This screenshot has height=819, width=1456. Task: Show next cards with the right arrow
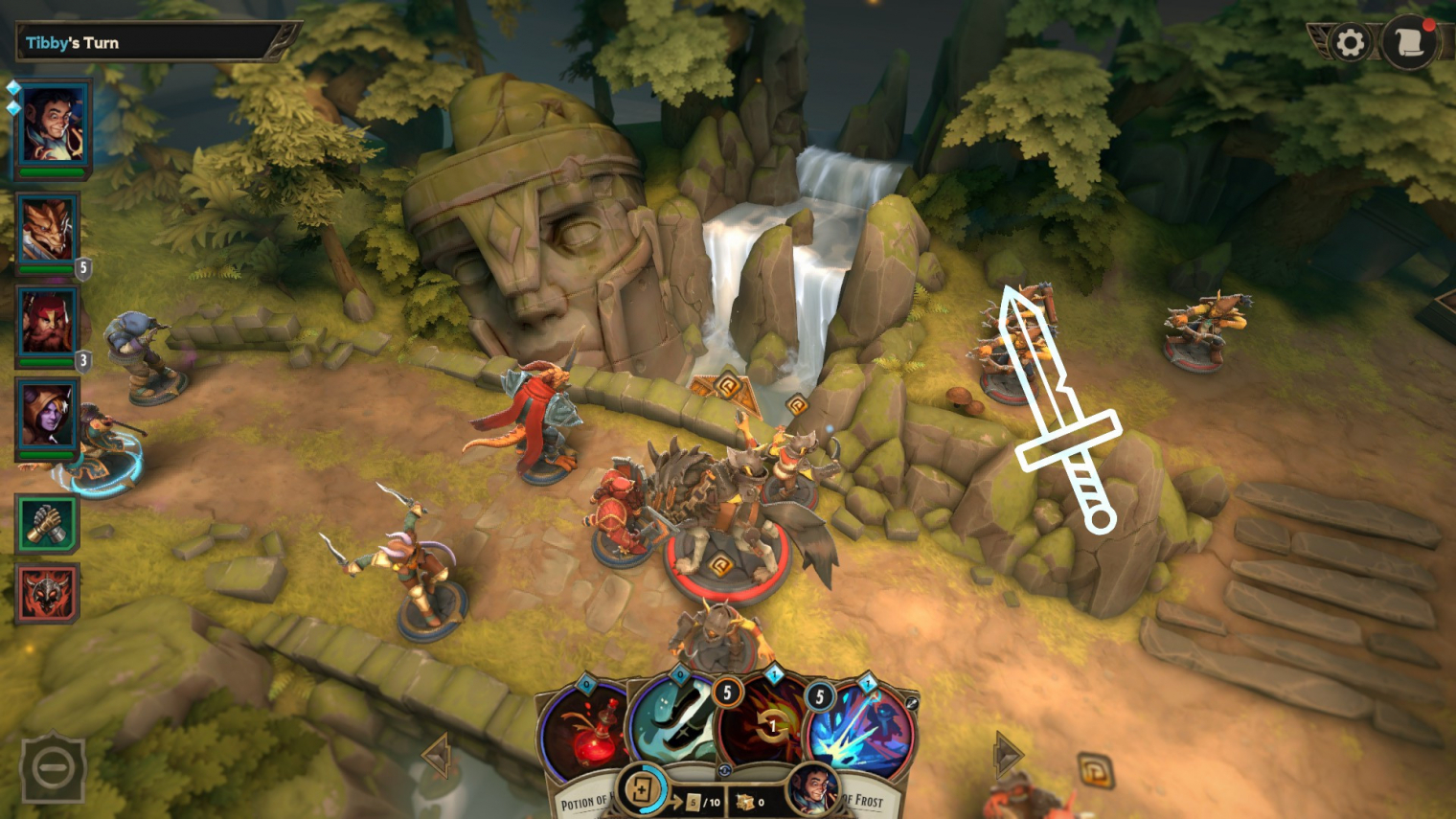1006,754
